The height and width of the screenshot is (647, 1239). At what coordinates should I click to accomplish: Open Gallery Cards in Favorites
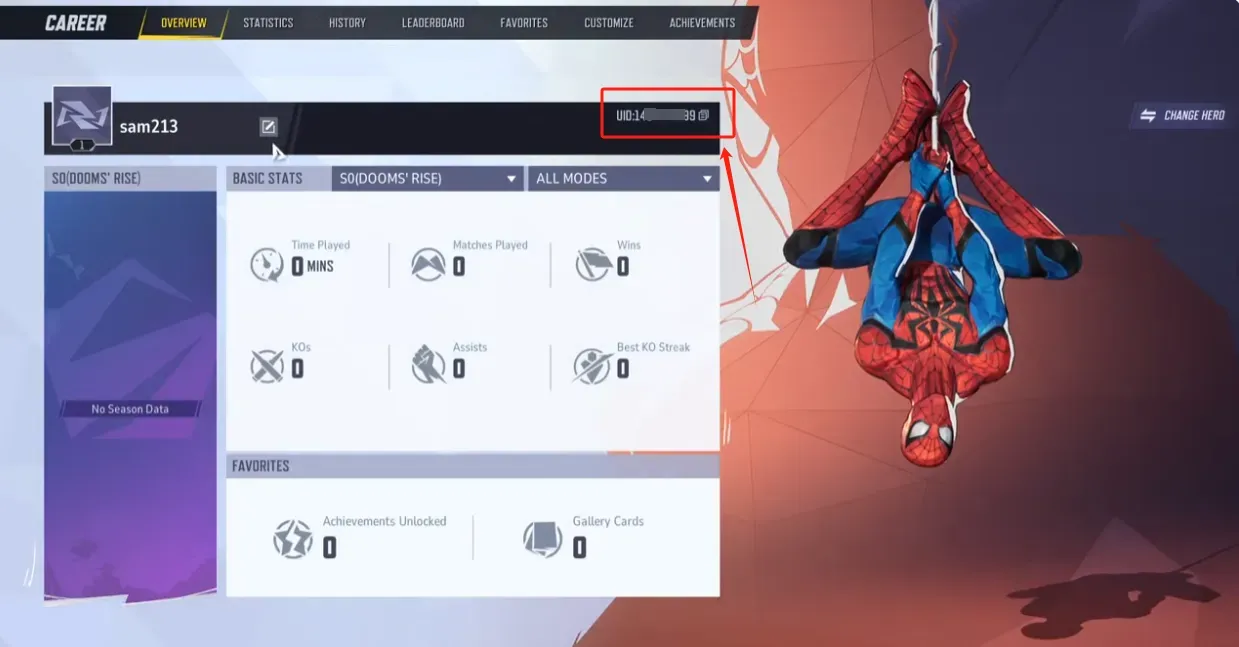pyautogui.click(x=584, y=537)
